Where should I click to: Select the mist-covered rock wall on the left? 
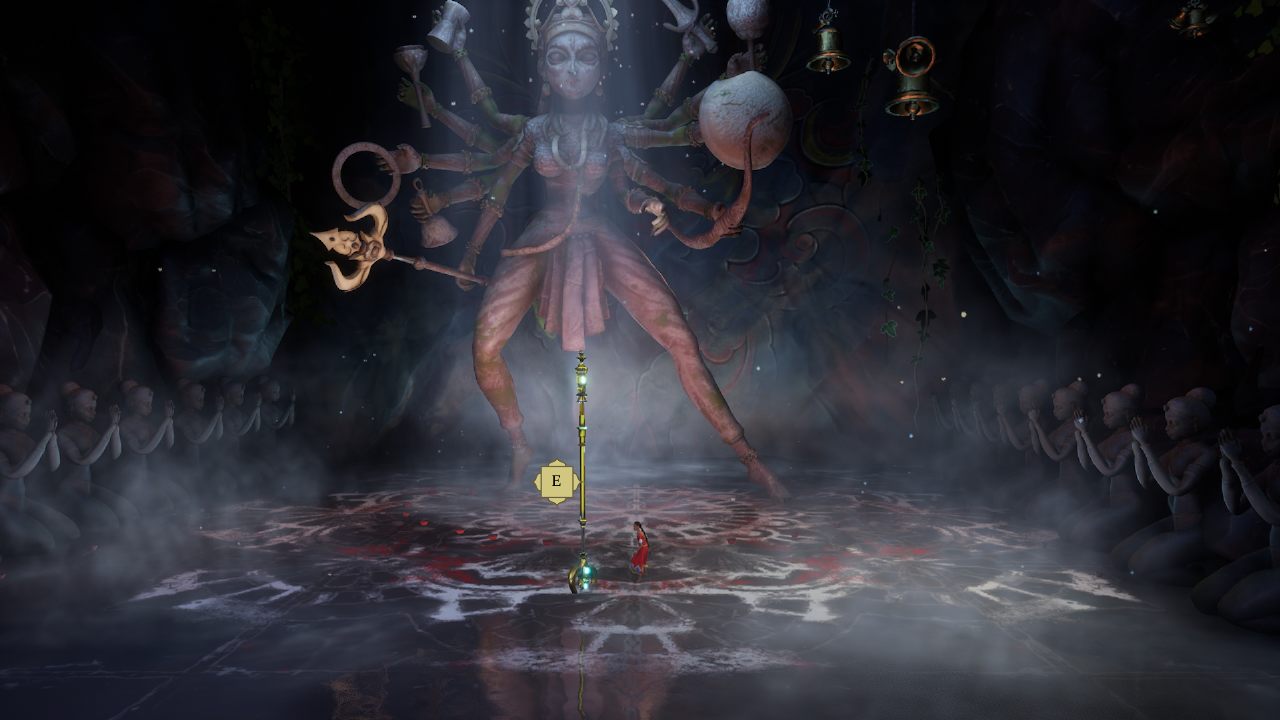tap(150, 250)
